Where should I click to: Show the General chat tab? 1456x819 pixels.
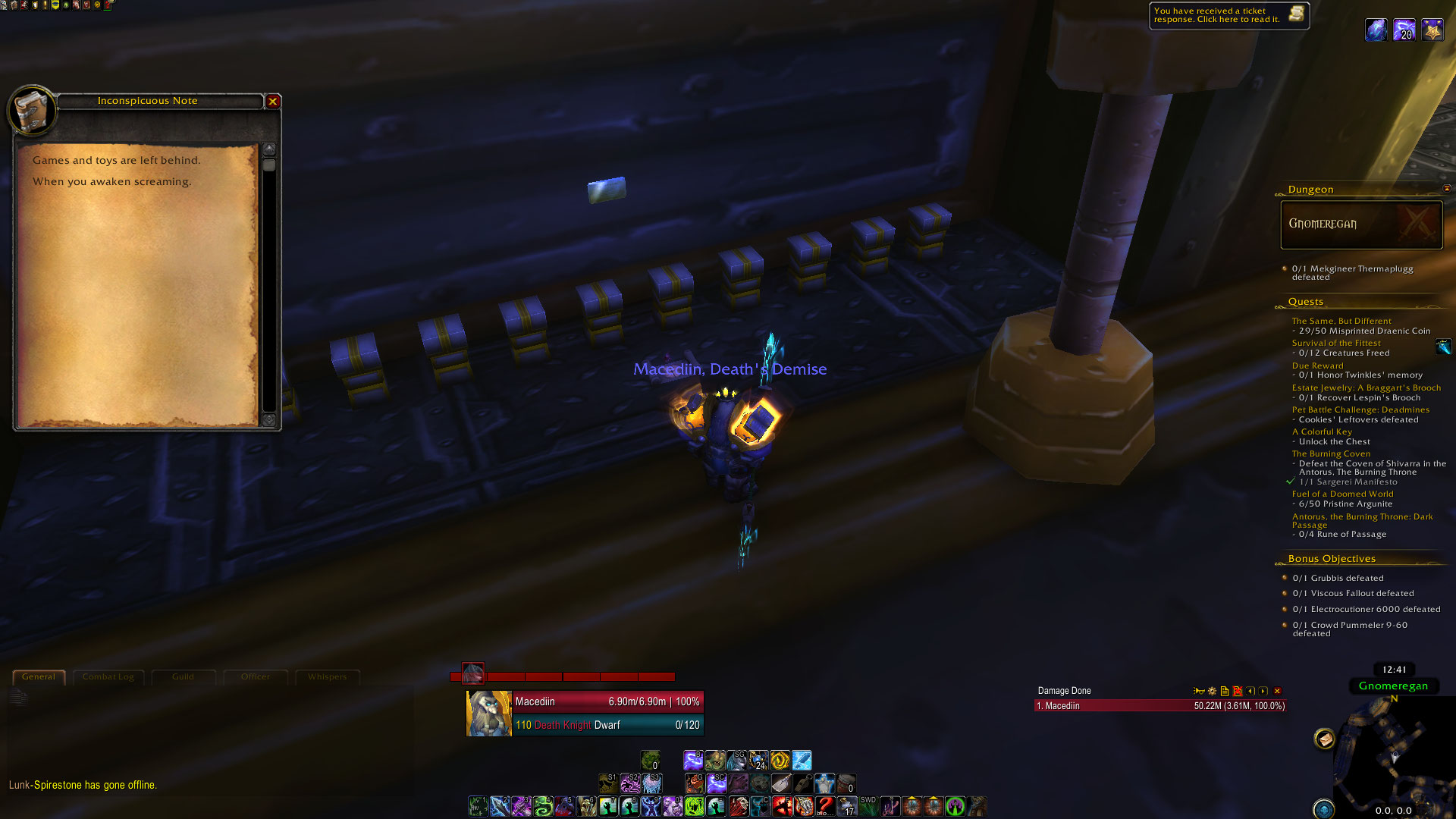pos(39,677)
